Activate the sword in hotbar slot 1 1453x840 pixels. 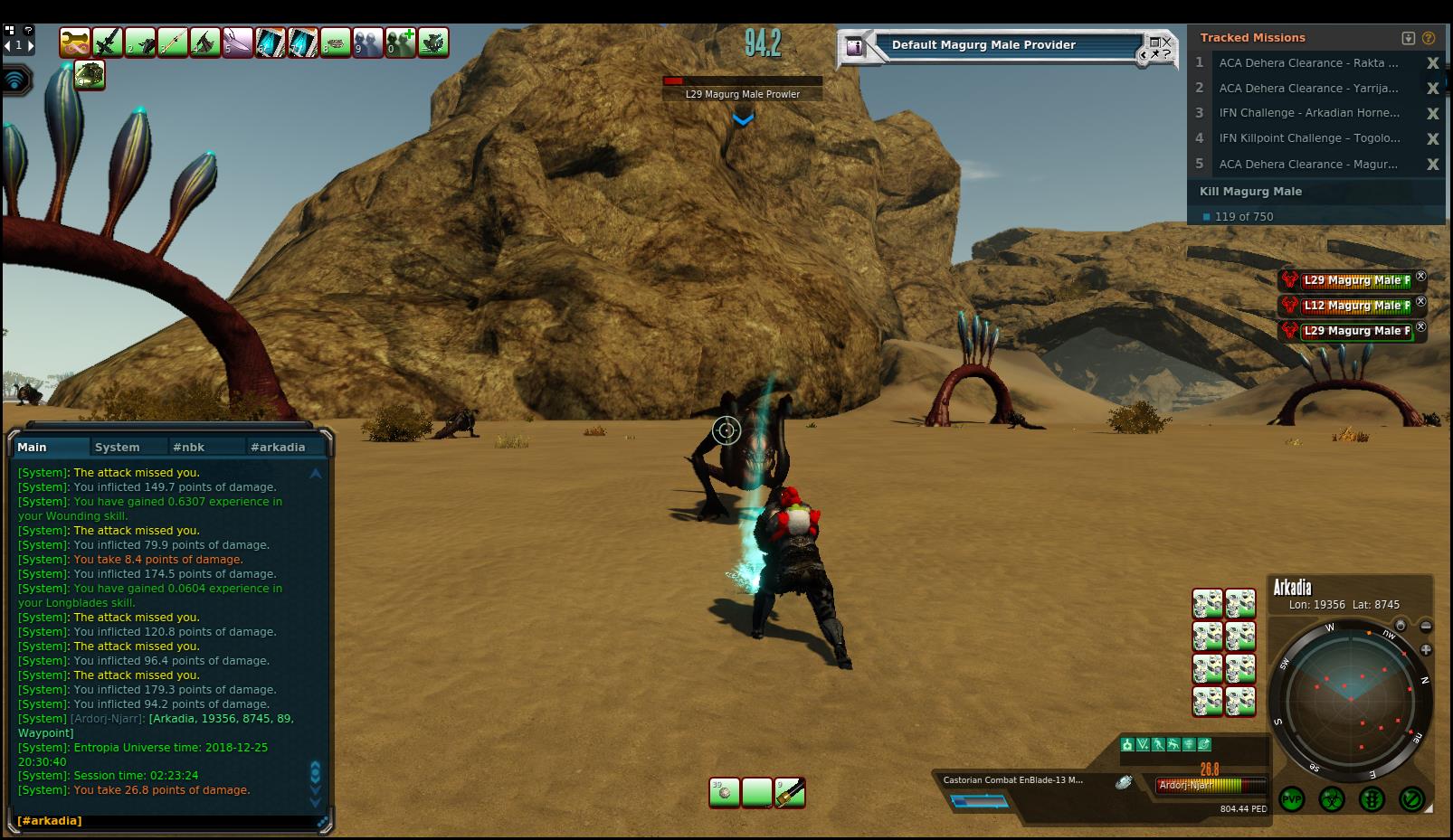(107, 42)
